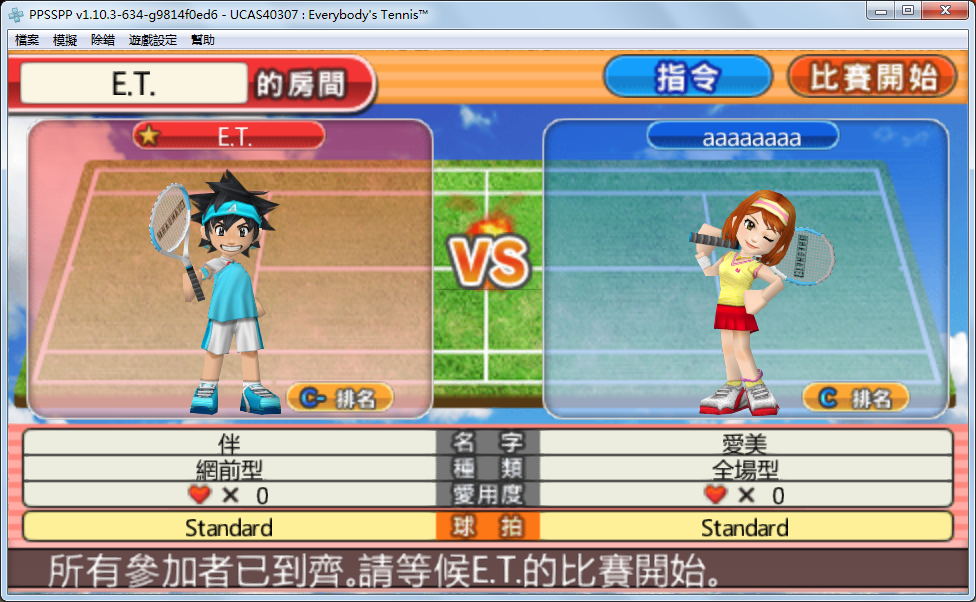The image size is (976, 602).
Task: Start the match with 比賽開始
Action: click(x=871, y=77)
